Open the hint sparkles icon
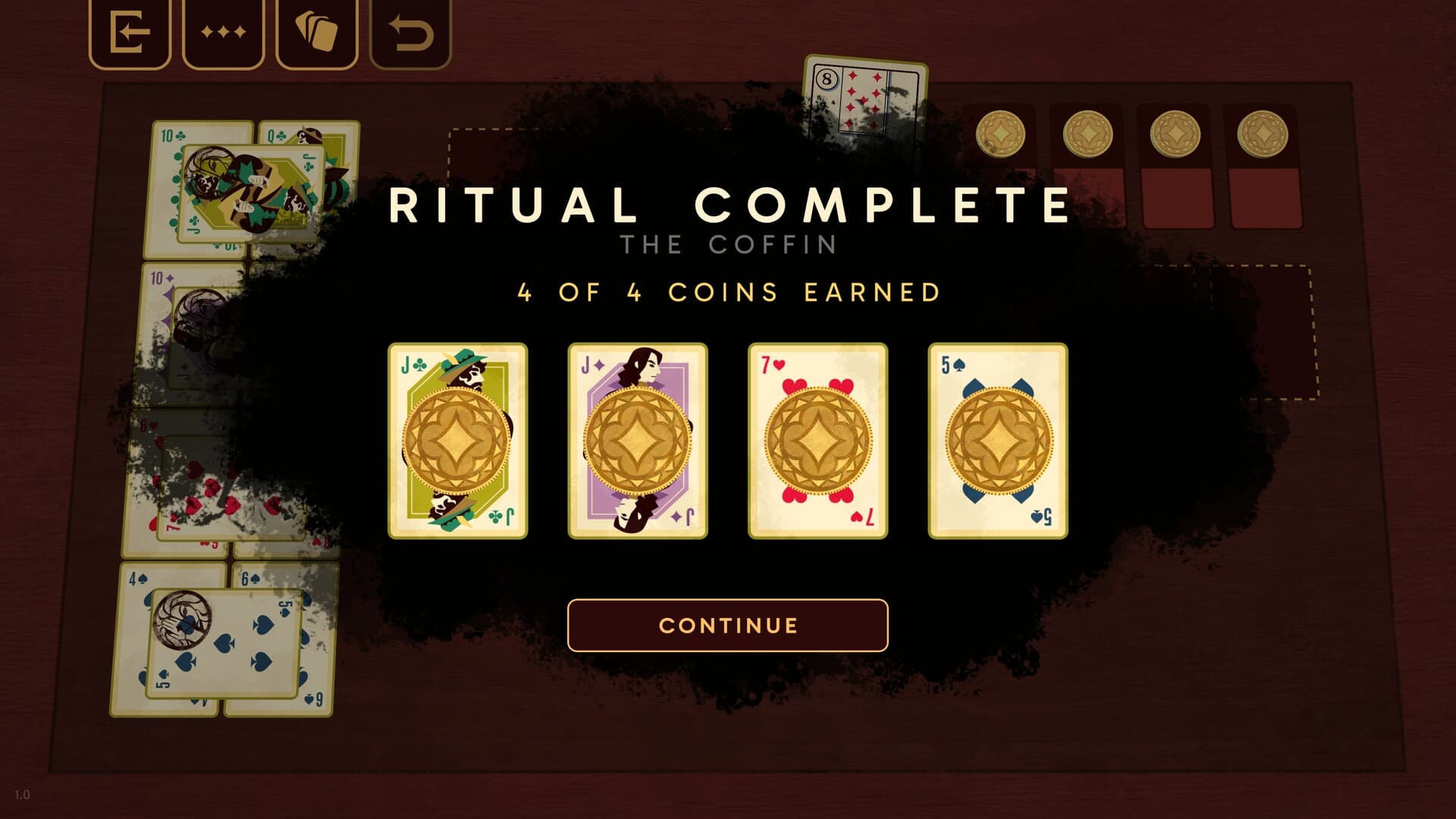The width and height of the screenshot is (1456, 819). (222, 32)
